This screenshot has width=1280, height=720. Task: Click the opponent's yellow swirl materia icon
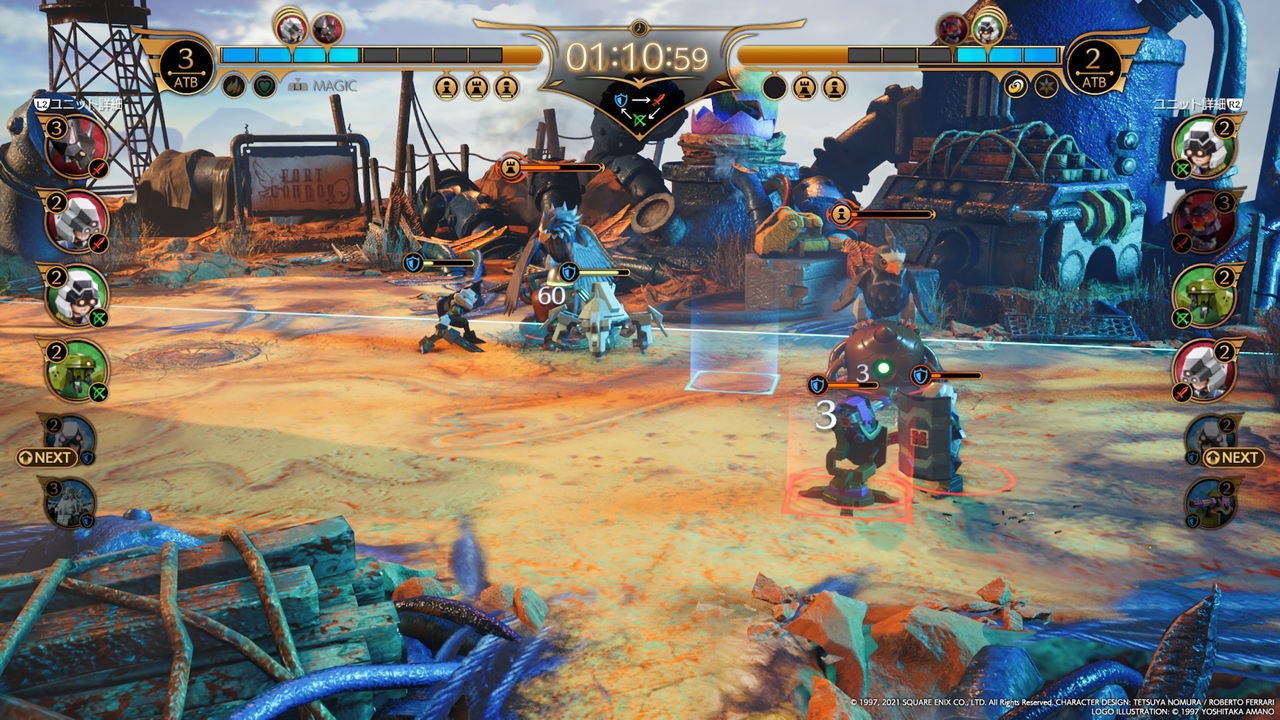coord(1015,86)
